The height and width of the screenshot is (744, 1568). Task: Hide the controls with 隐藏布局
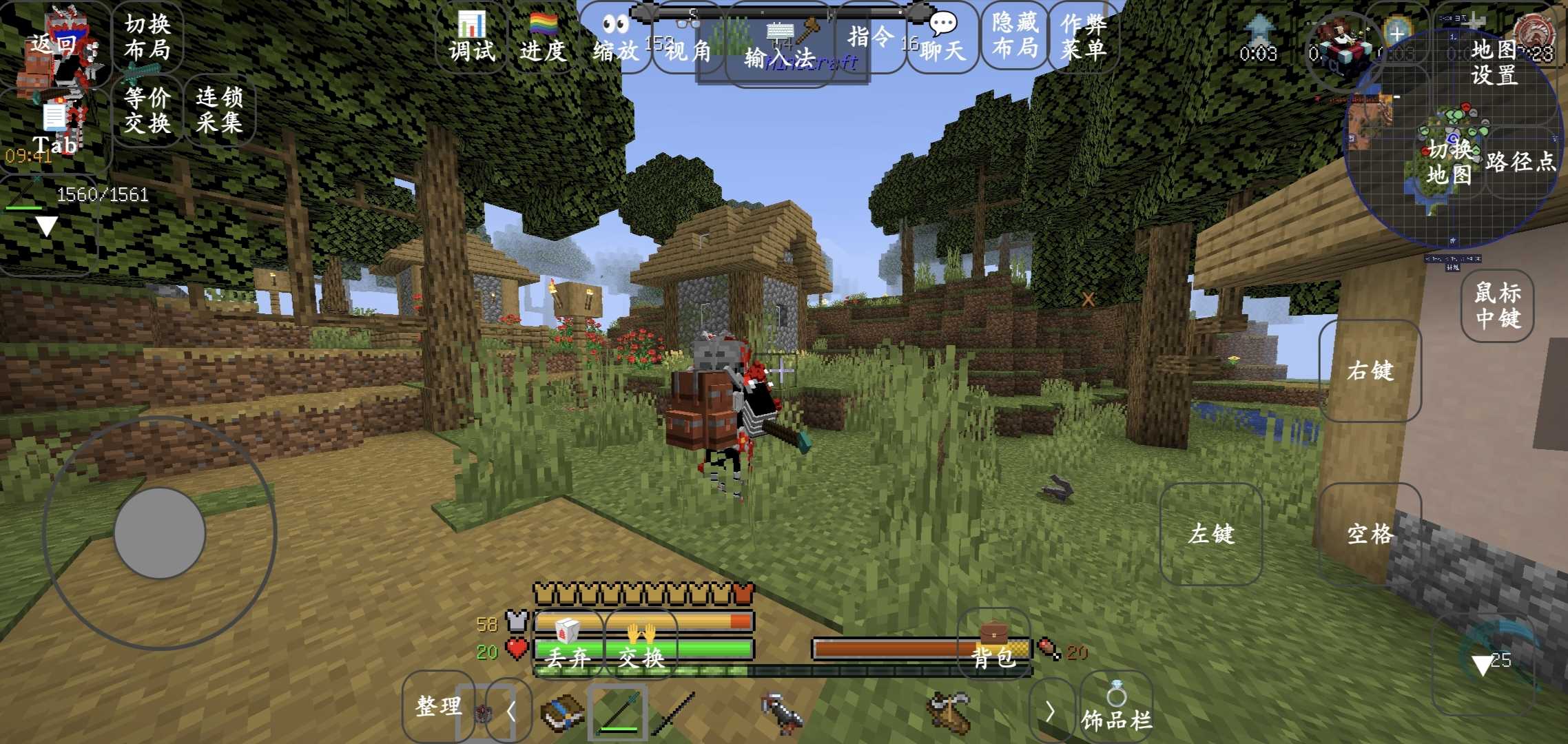coord(1015,36)
